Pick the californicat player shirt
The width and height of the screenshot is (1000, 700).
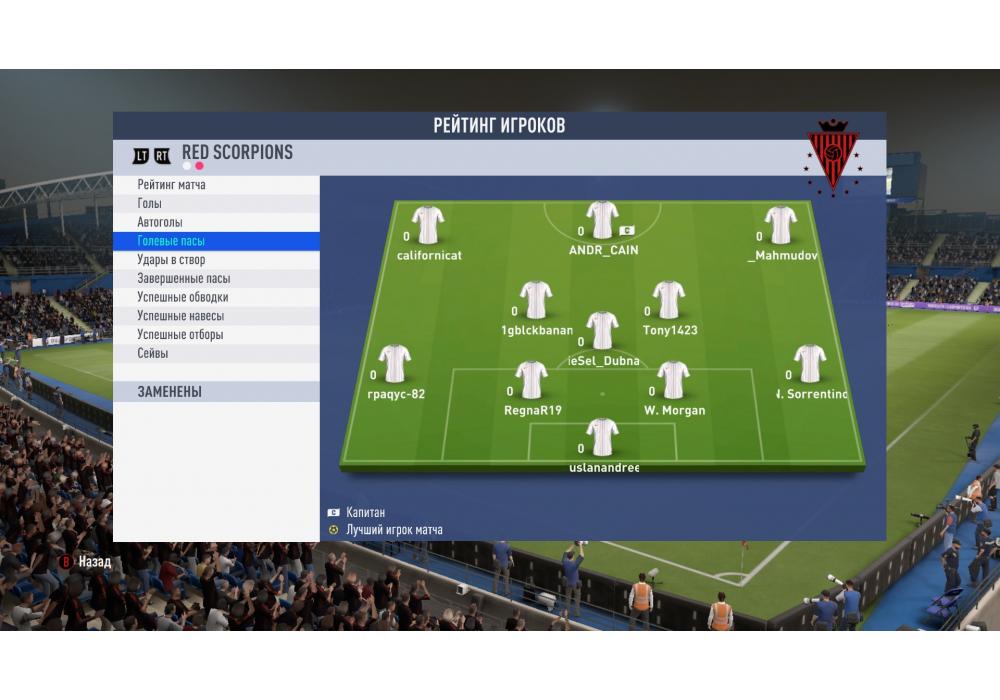[428, 225]
